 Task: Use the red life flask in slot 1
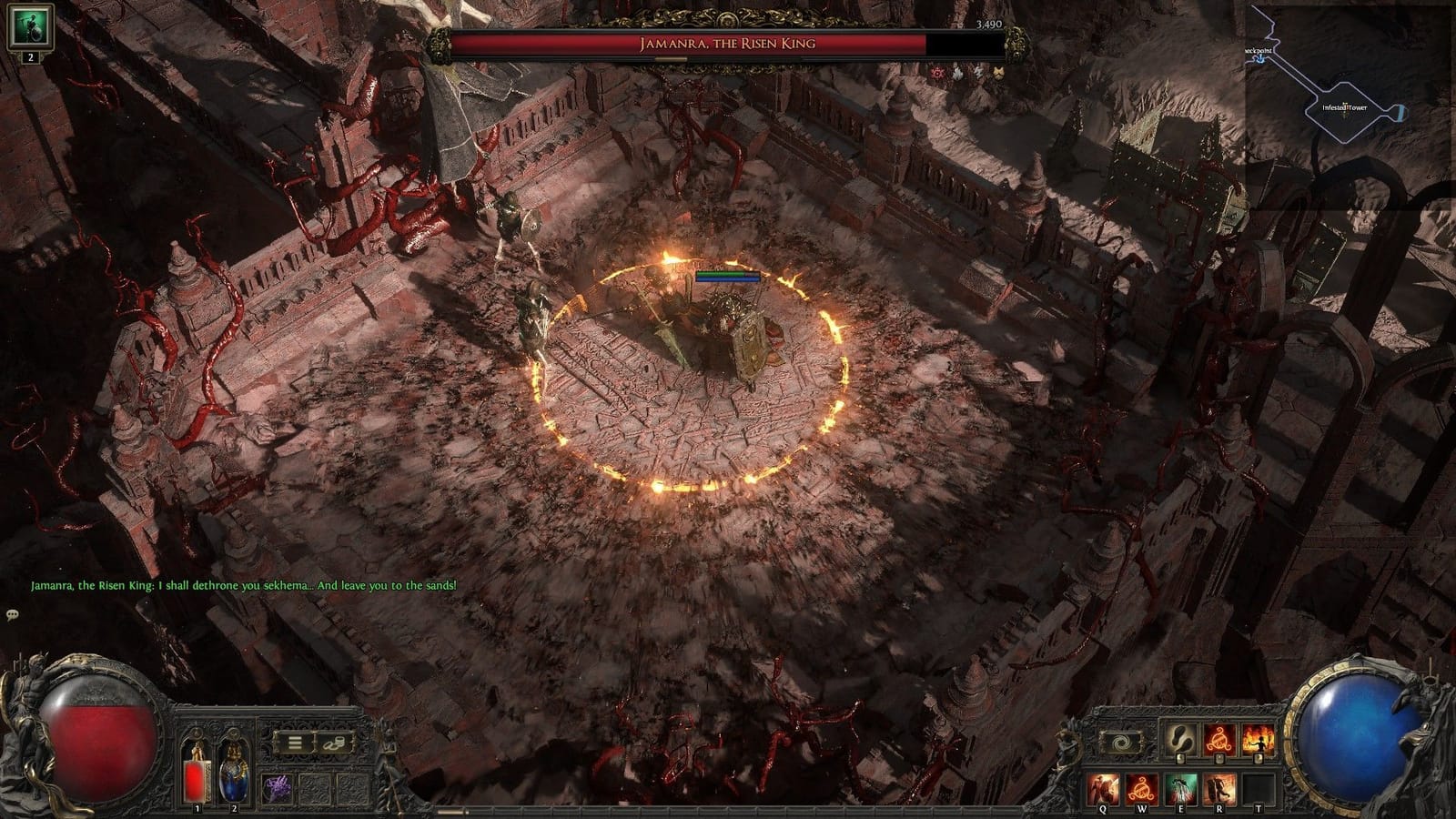click(x=196, y=778)
